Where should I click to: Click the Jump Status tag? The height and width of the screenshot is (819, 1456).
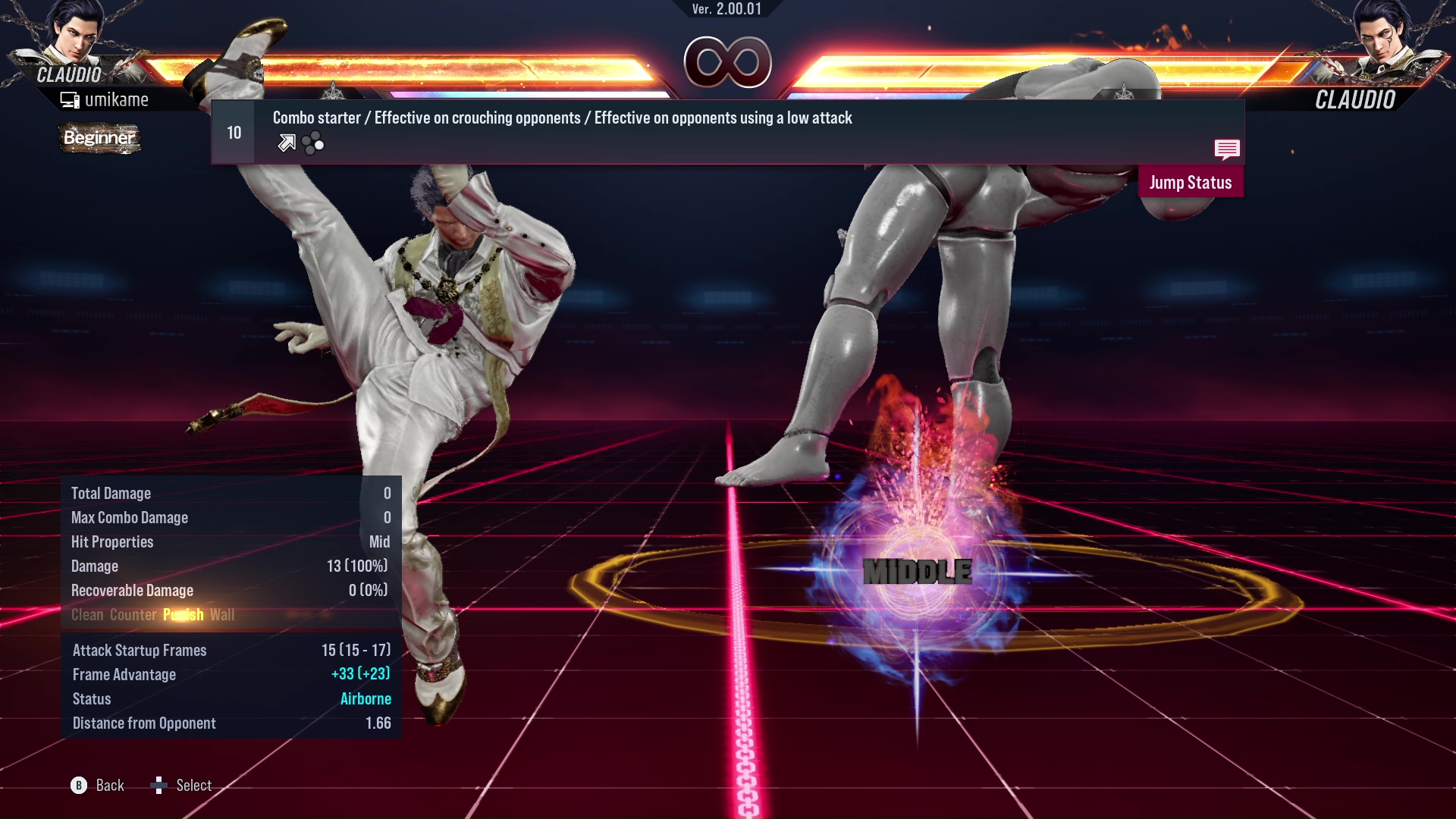(1191, 182)
